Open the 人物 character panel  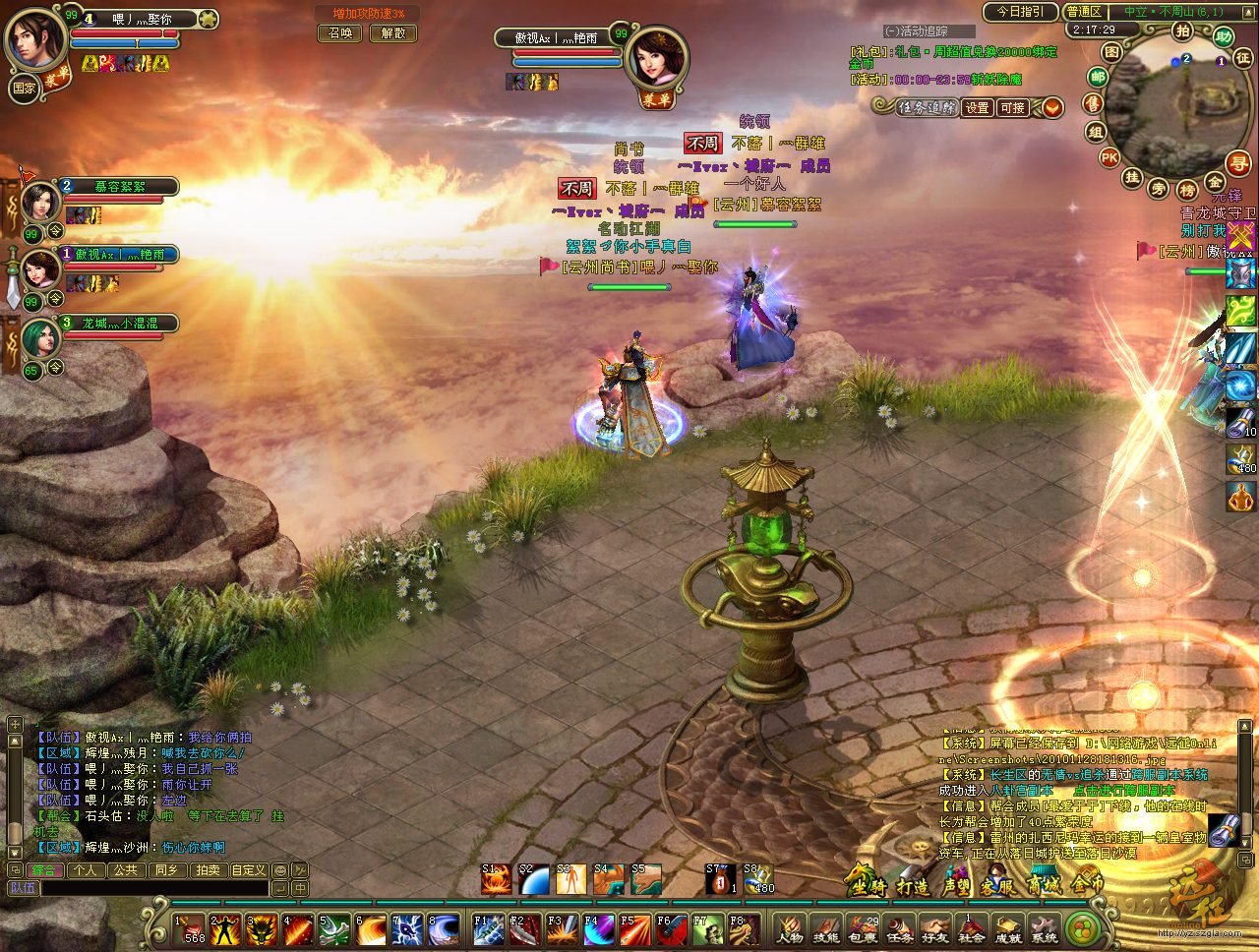point(789,929)
